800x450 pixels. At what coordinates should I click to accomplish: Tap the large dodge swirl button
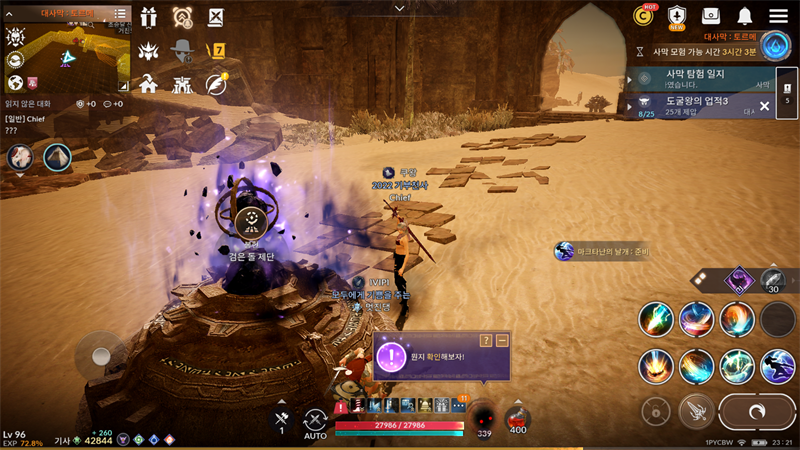757,411
